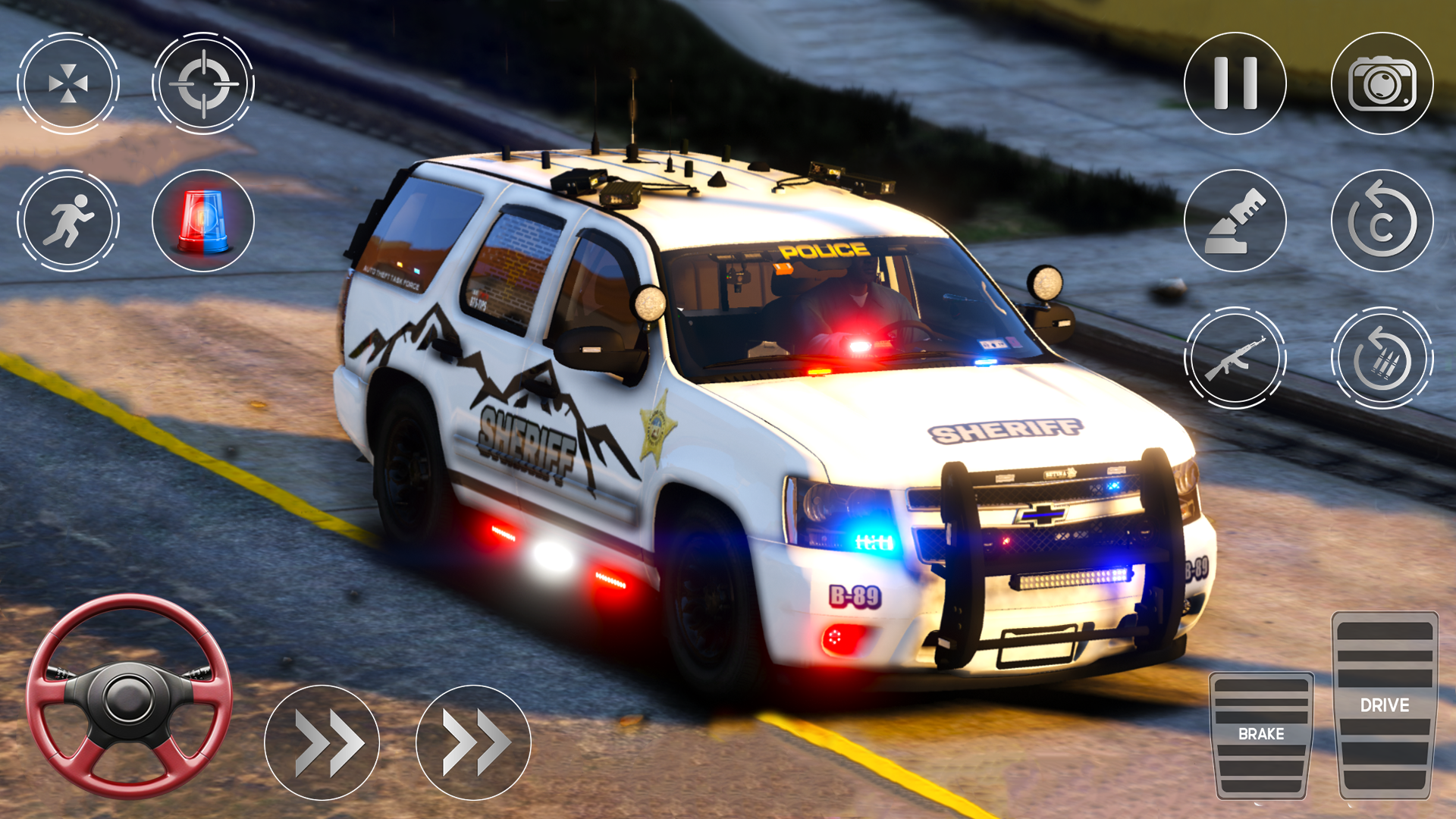Tap the four-triangle expand screen icon

click(x=68, y=83)
